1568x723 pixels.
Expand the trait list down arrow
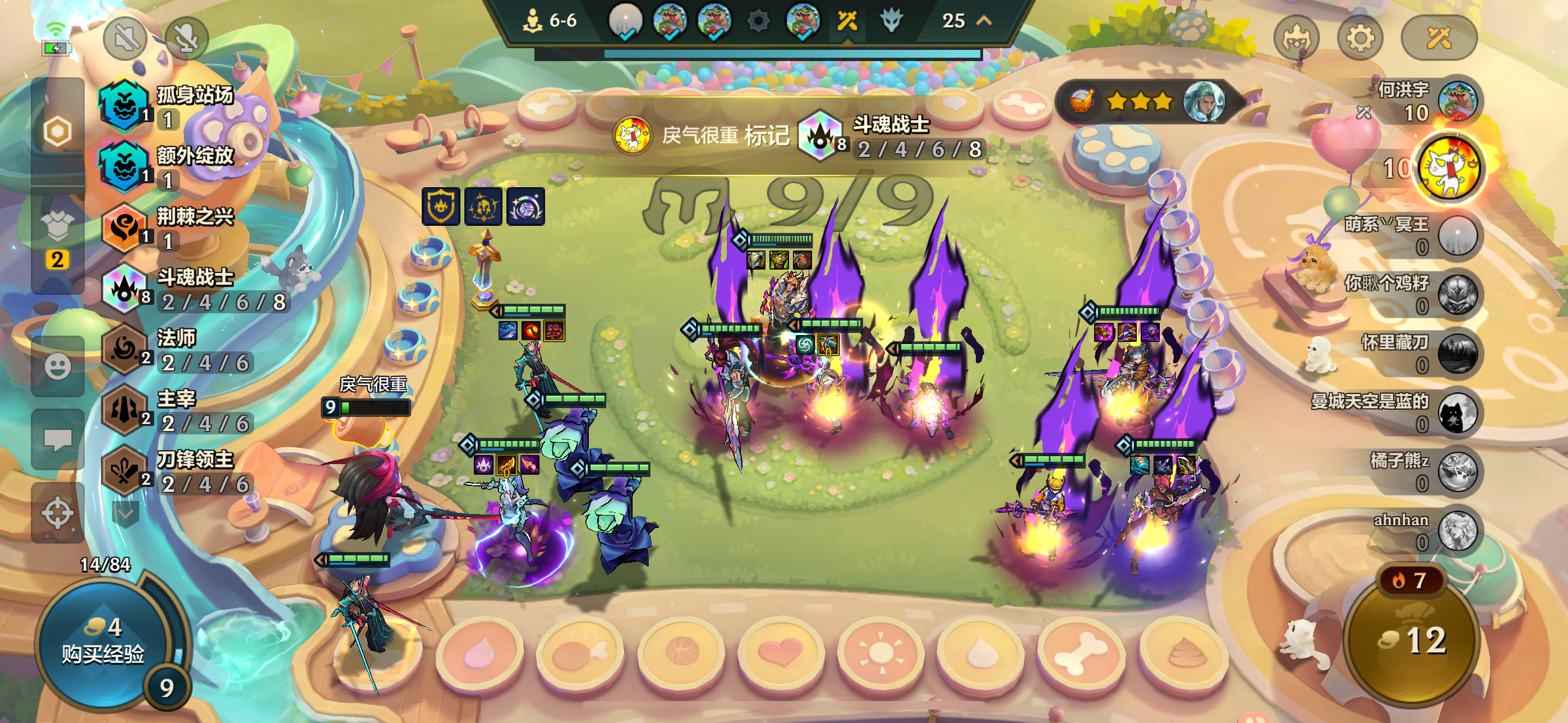[x=126, y=515]
